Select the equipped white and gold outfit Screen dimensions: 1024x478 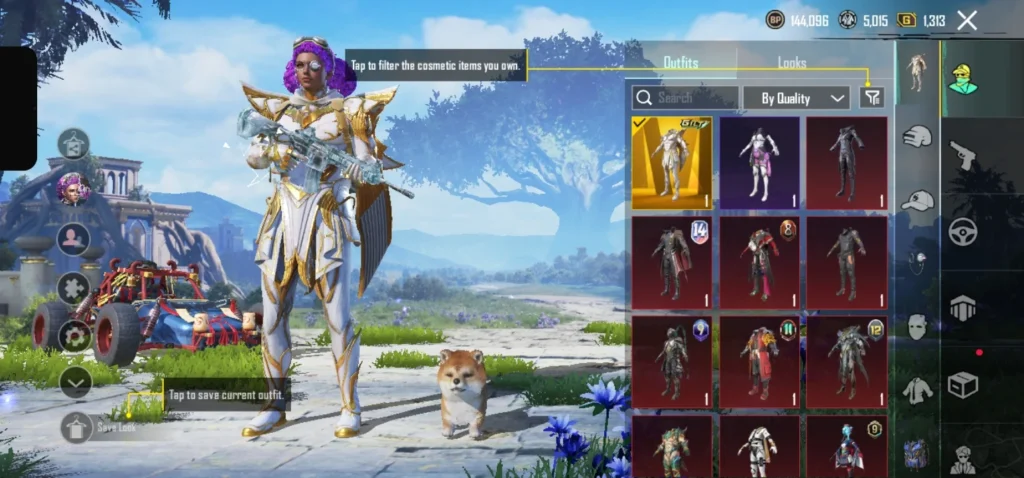[x=672, y=163]
